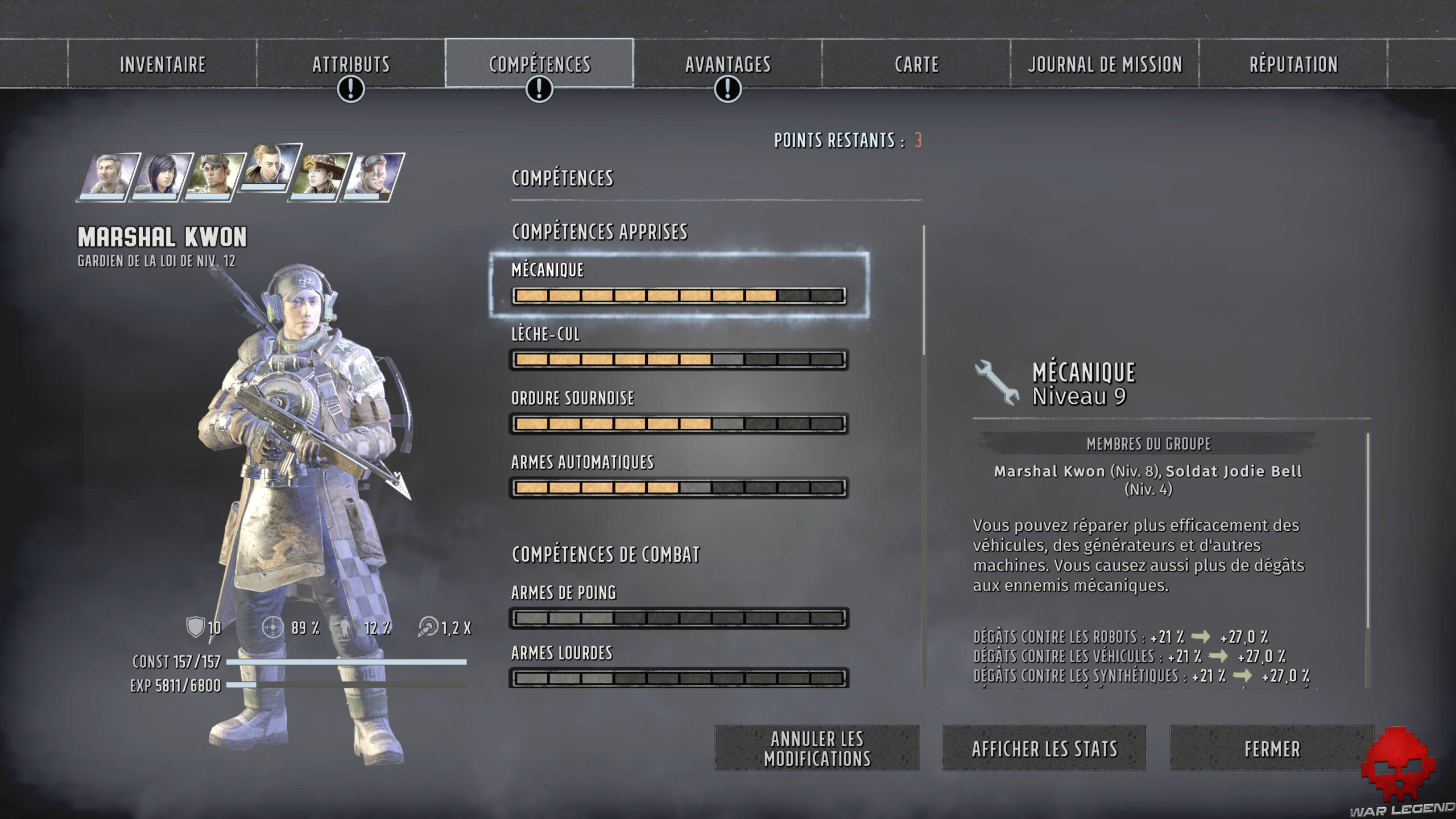Pick the portrait of the man with goggles on his cap
The width and height of the screenshot is (1456, 819).
pos(214,175)
